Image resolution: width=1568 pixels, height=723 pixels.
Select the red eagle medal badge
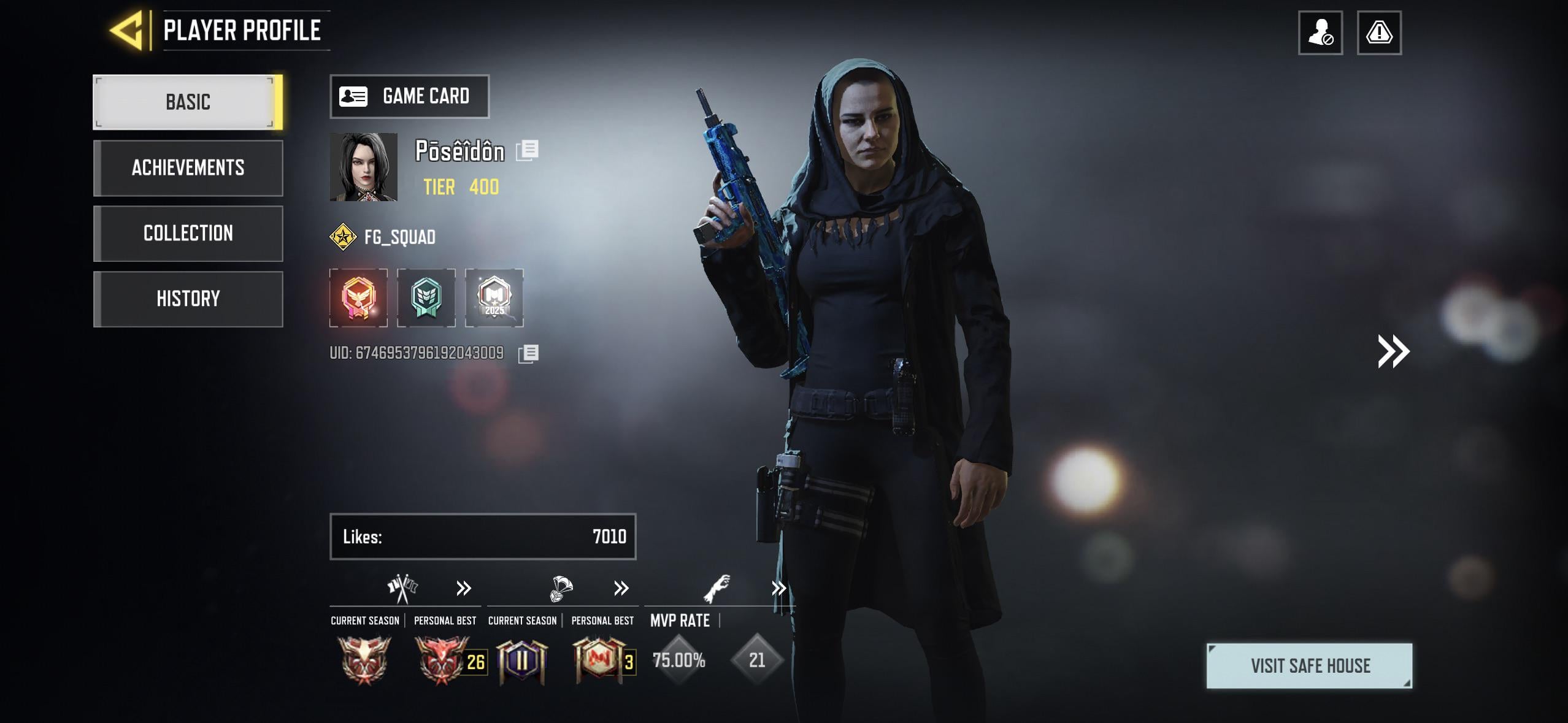pyautogui.click(x=359, y=298)
